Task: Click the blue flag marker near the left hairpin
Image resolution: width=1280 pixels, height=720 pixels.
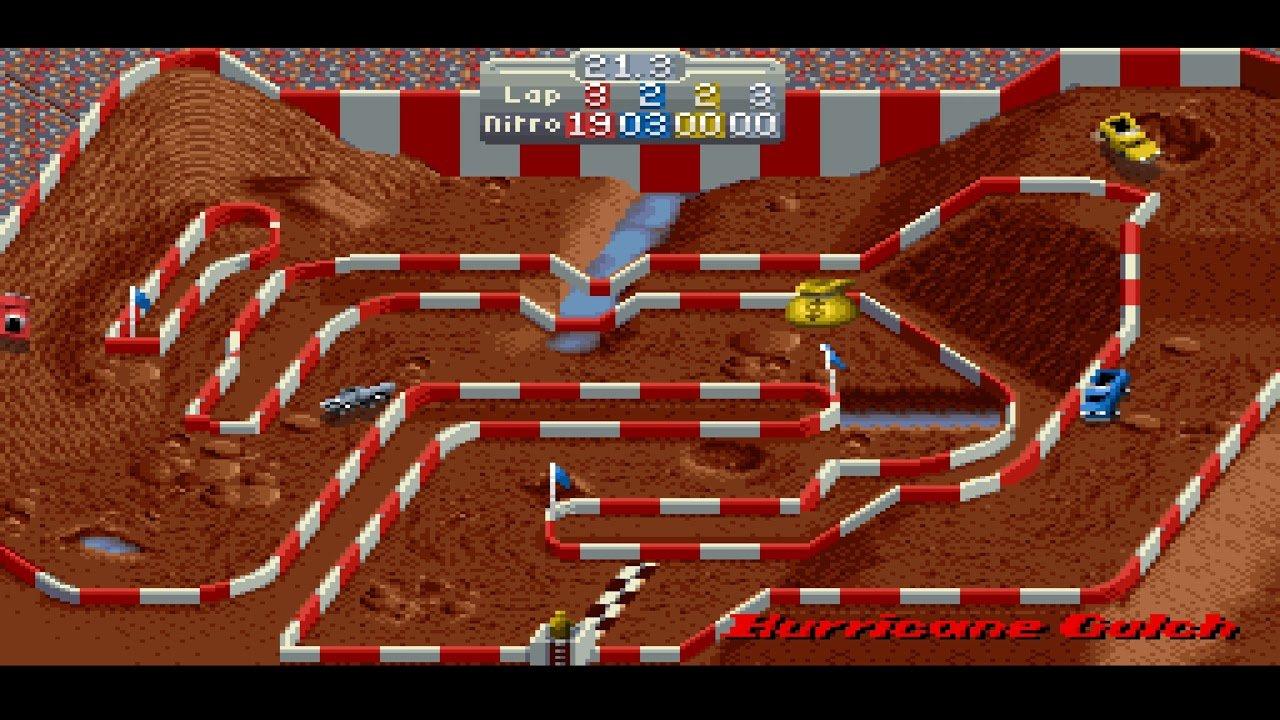Action: pyautogui.click(x=141, y=299)
